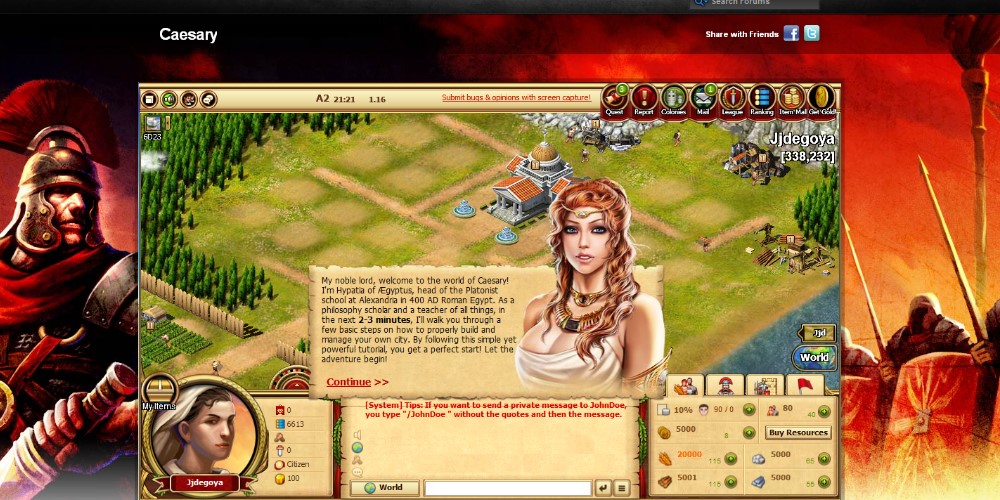Viewport: 1000px width, 500px height.
Task: Share the game on Twitter
Action: pos(812,34)
